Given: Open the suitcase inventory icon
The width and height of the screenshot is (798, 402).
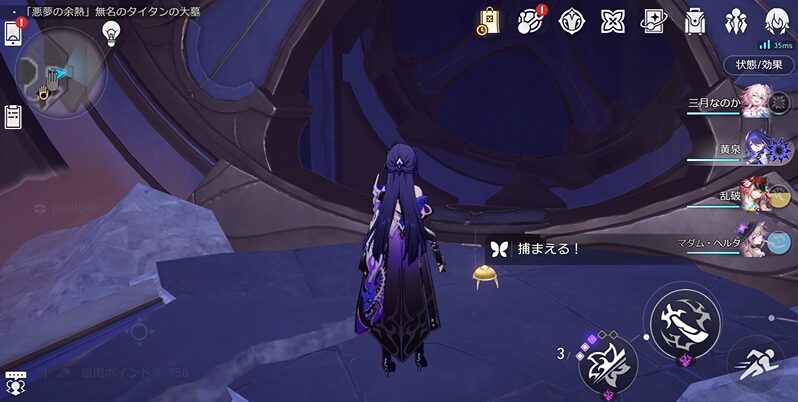Looking at the screenshot, I should pyautogui.click(x=695, y=20).
